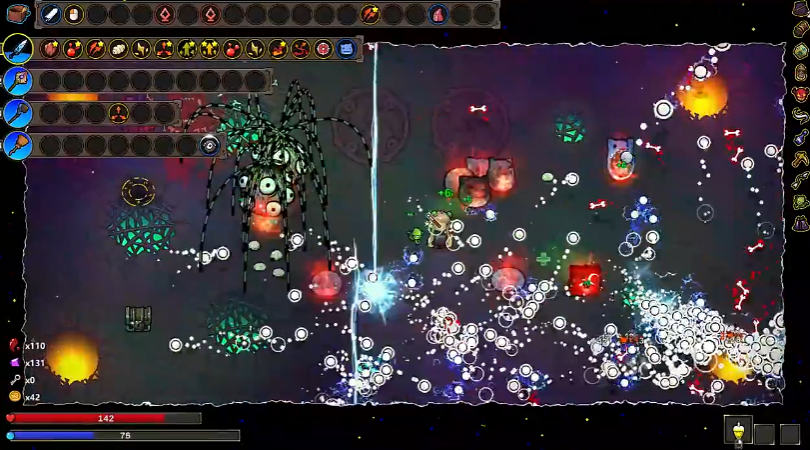Select the blue cube face spell slot
Screen dimensions: 810x450
(346, 48)
